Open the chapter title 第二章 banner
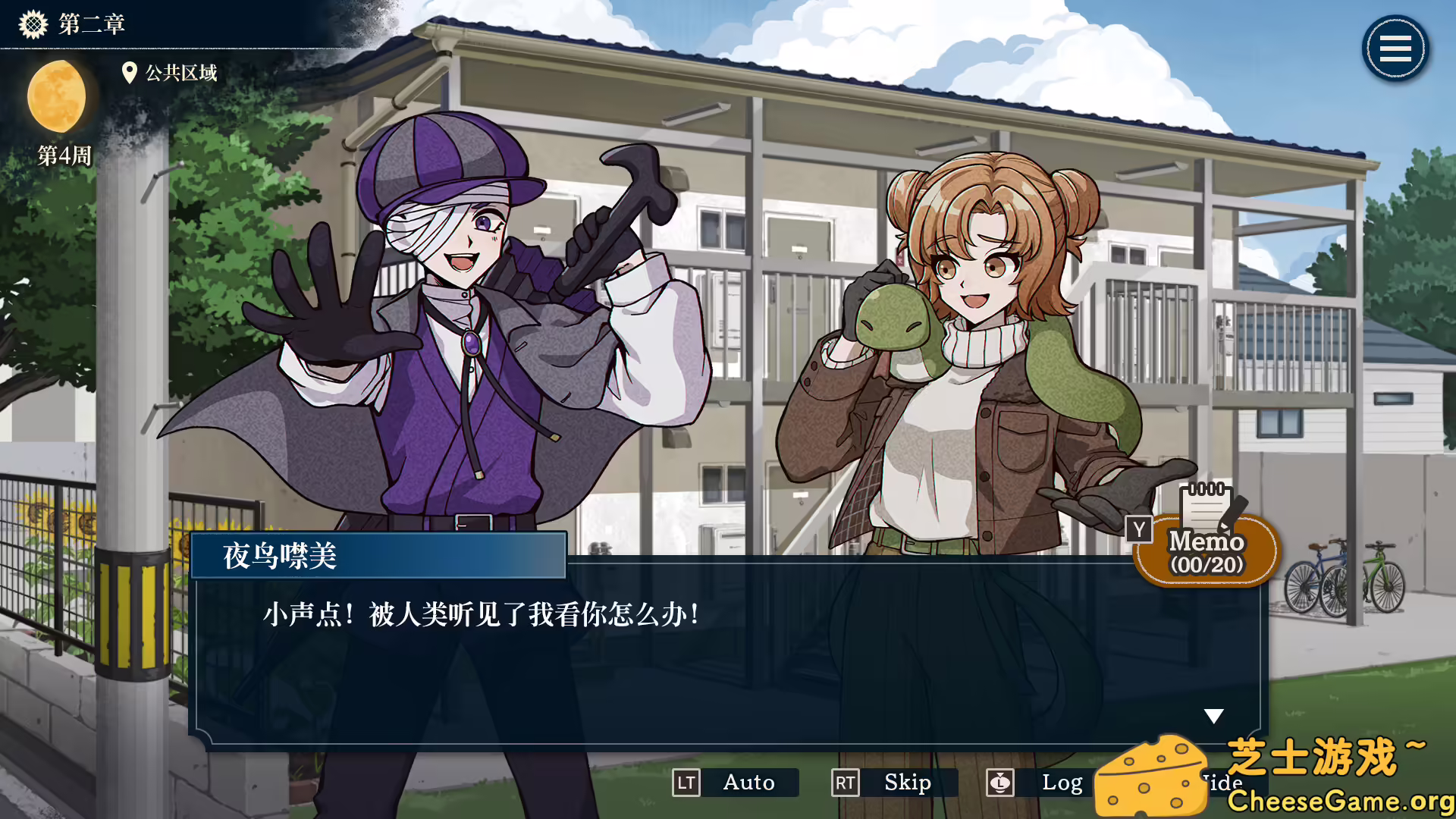This screenshot has width=1456, height=819. coord(91,24)
